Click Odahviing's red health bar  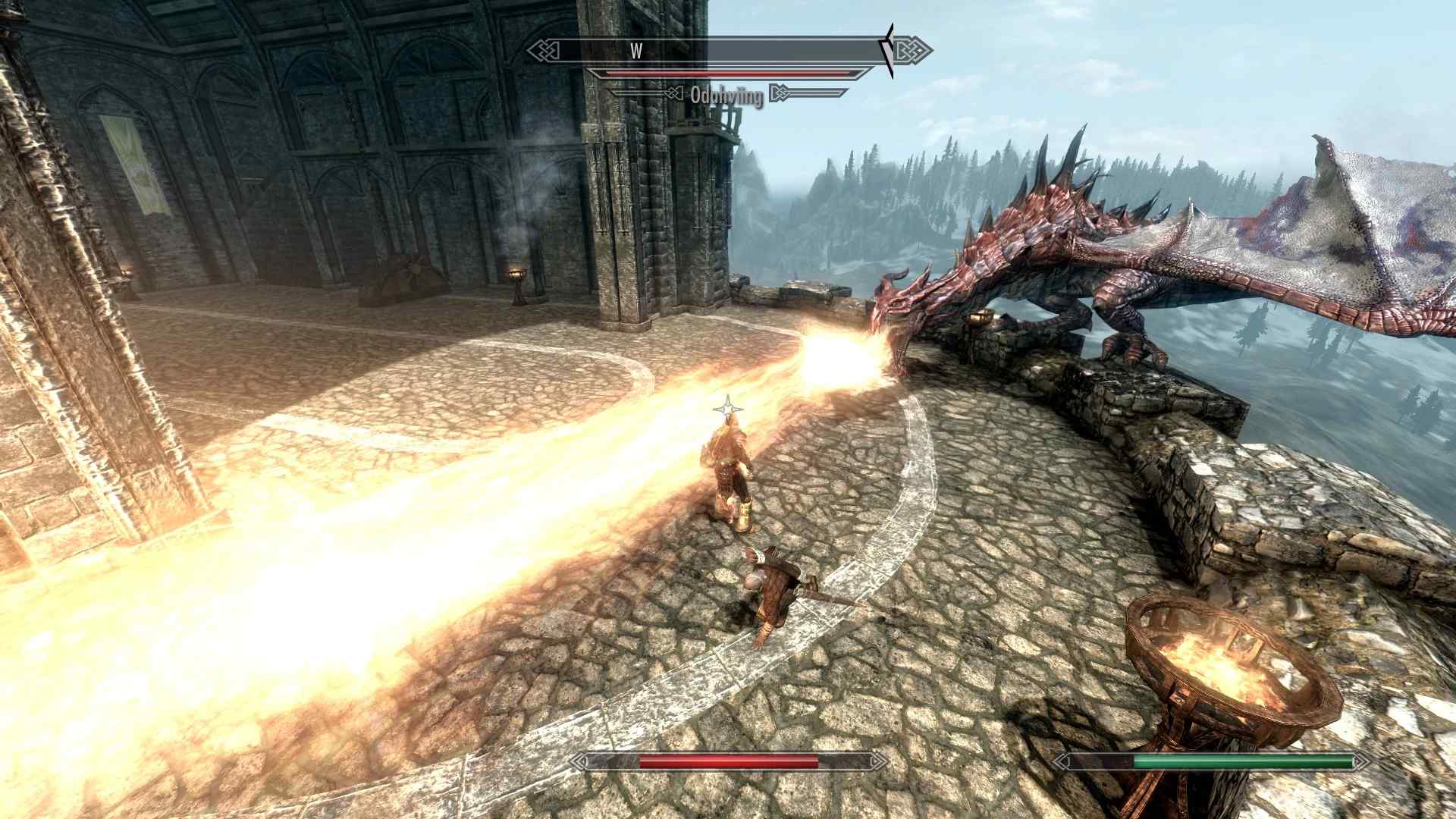(728, 74)
